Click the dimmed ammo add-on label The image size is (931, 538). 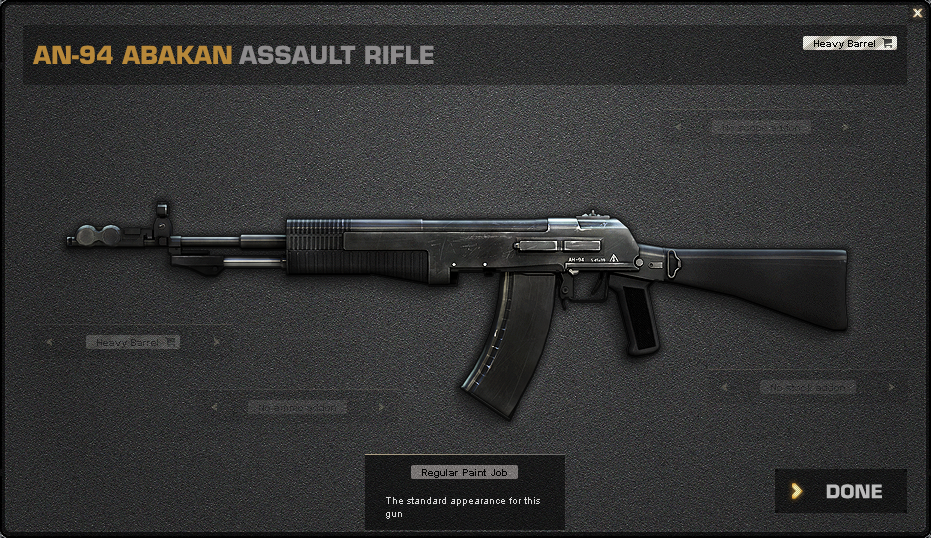pyautogui.click(x=297, y=407)
